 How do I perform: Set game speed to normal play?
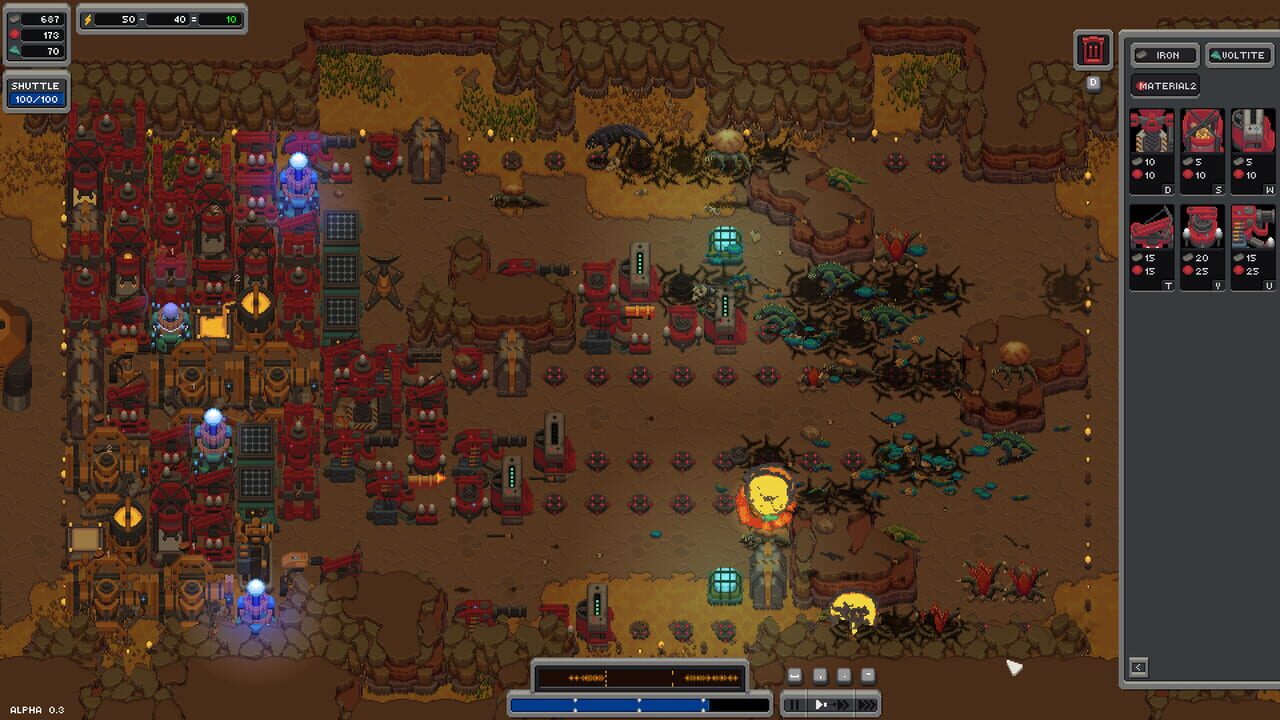click(x=820, y=705)
